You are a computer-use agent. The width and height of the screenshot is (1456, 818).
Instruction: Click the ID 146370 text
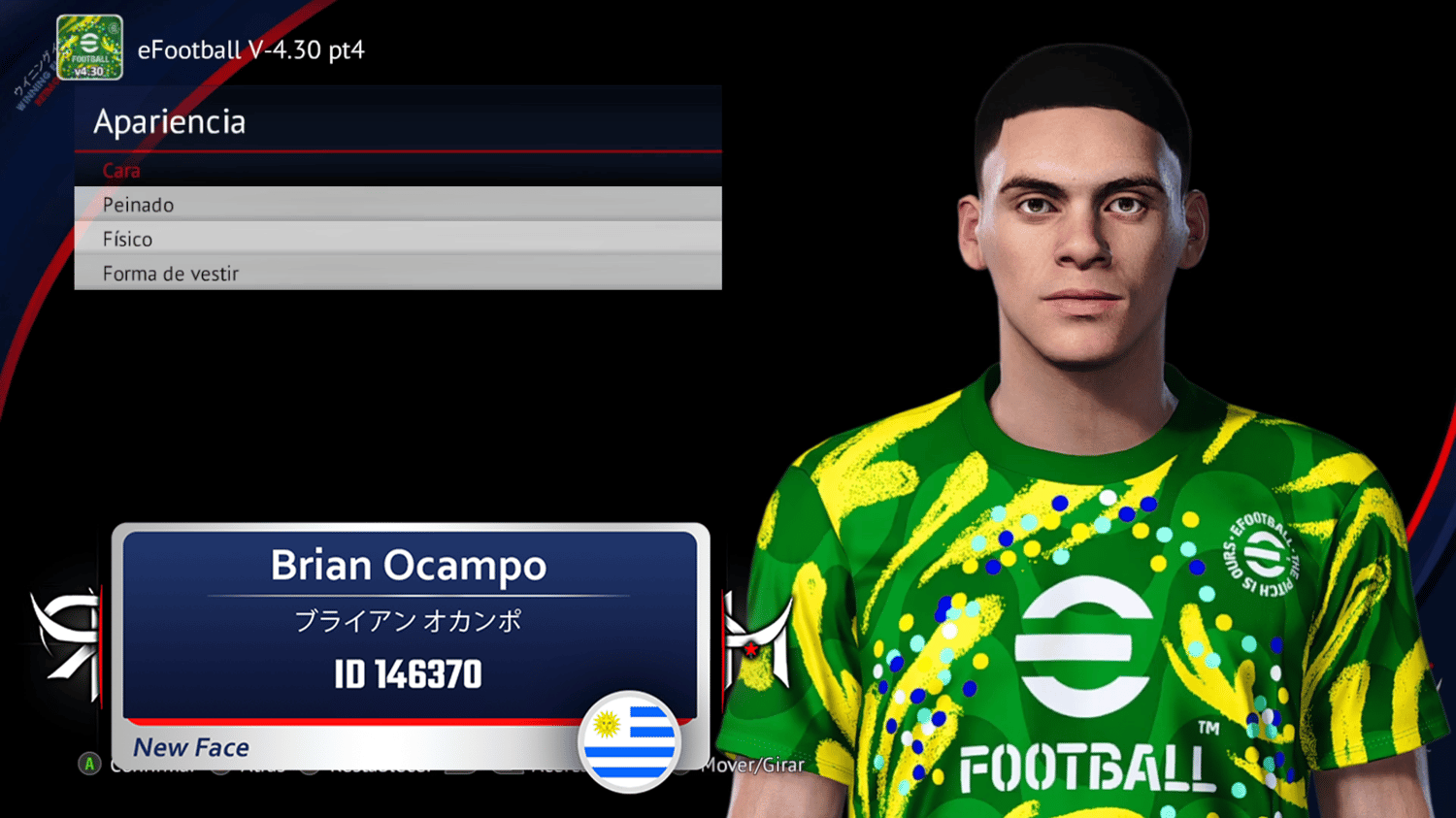[x=408, y=673]
